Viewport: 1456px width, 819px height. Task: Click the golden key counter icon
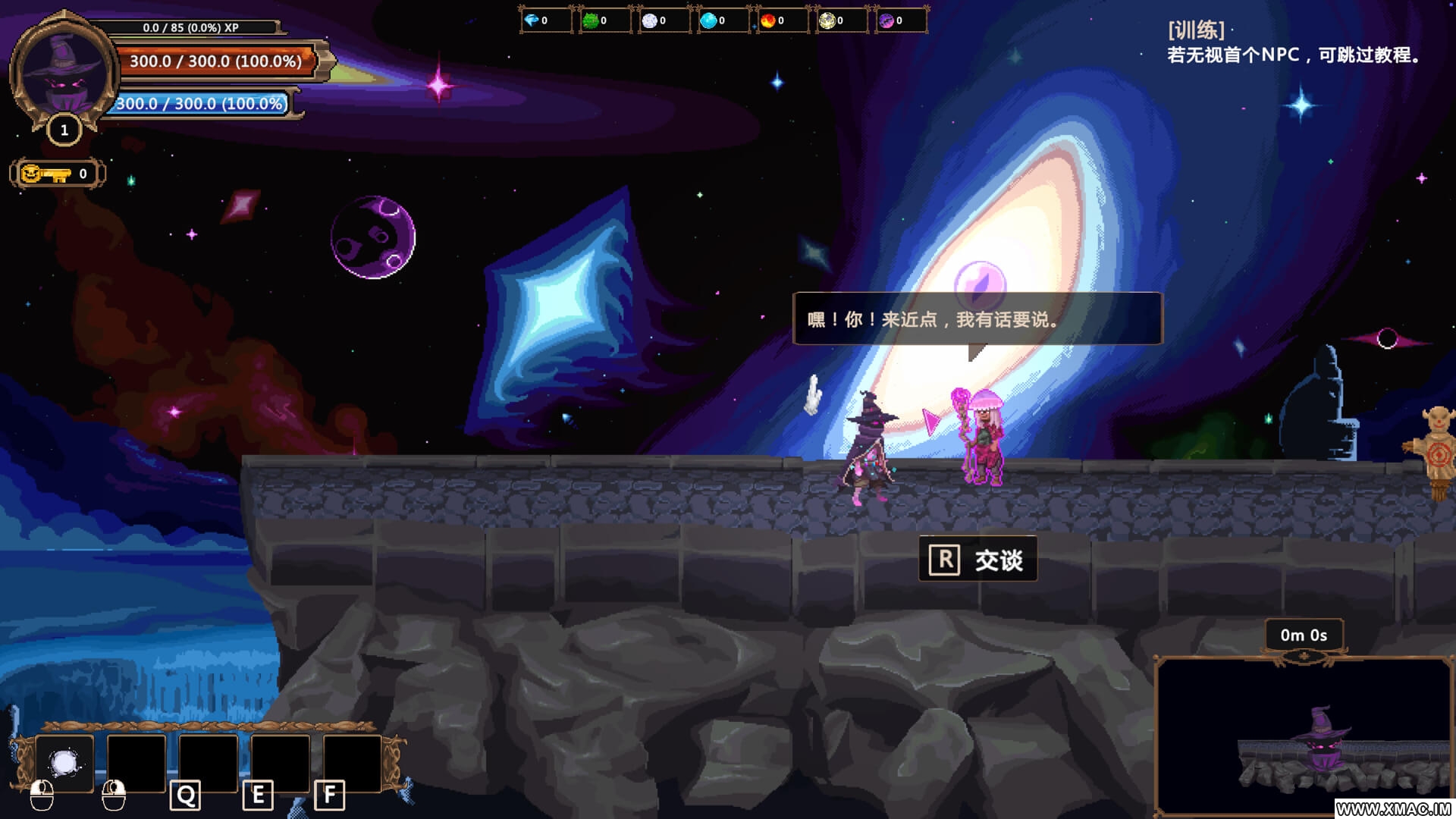(x=45, y=174)
